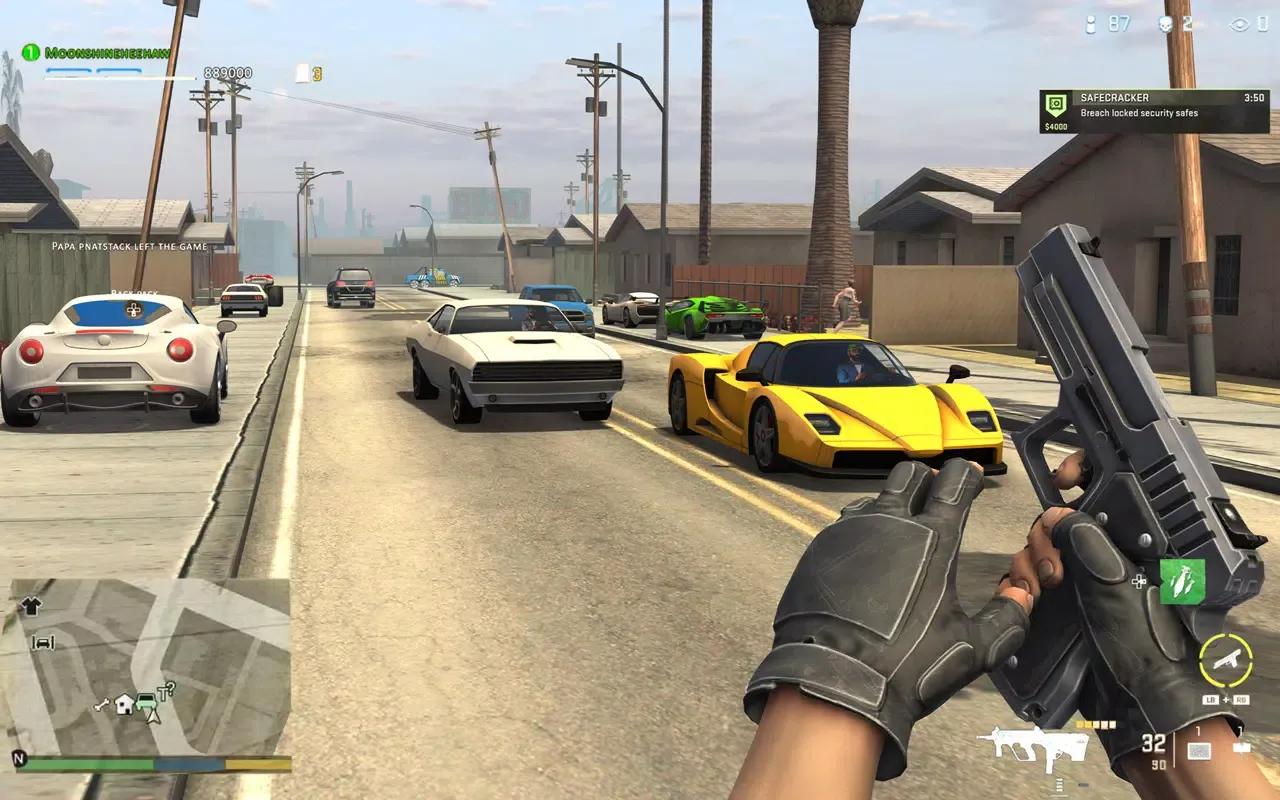The image size is (1280, 800).
Task: Click the clothing shop t-shirt icon on the minimap
Action: (x=31, y=605)
